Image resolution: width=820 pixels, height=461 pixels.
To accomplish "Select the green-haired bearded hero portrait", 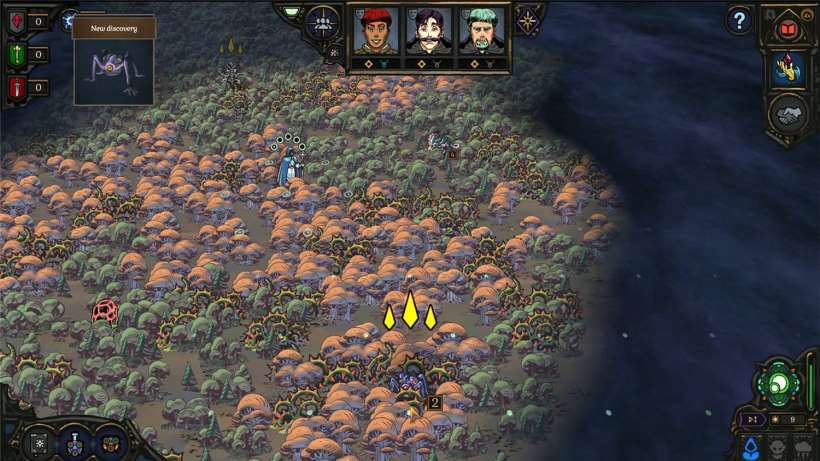I will point(479,32).
